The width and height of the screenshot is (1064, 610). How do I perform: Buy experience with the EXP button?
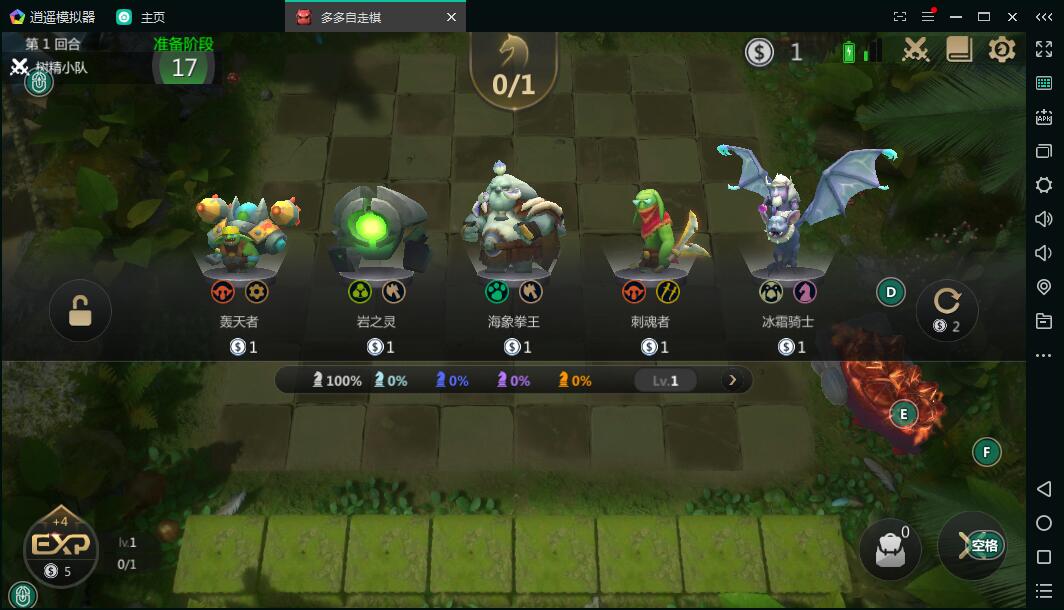(x=61, y=546)
